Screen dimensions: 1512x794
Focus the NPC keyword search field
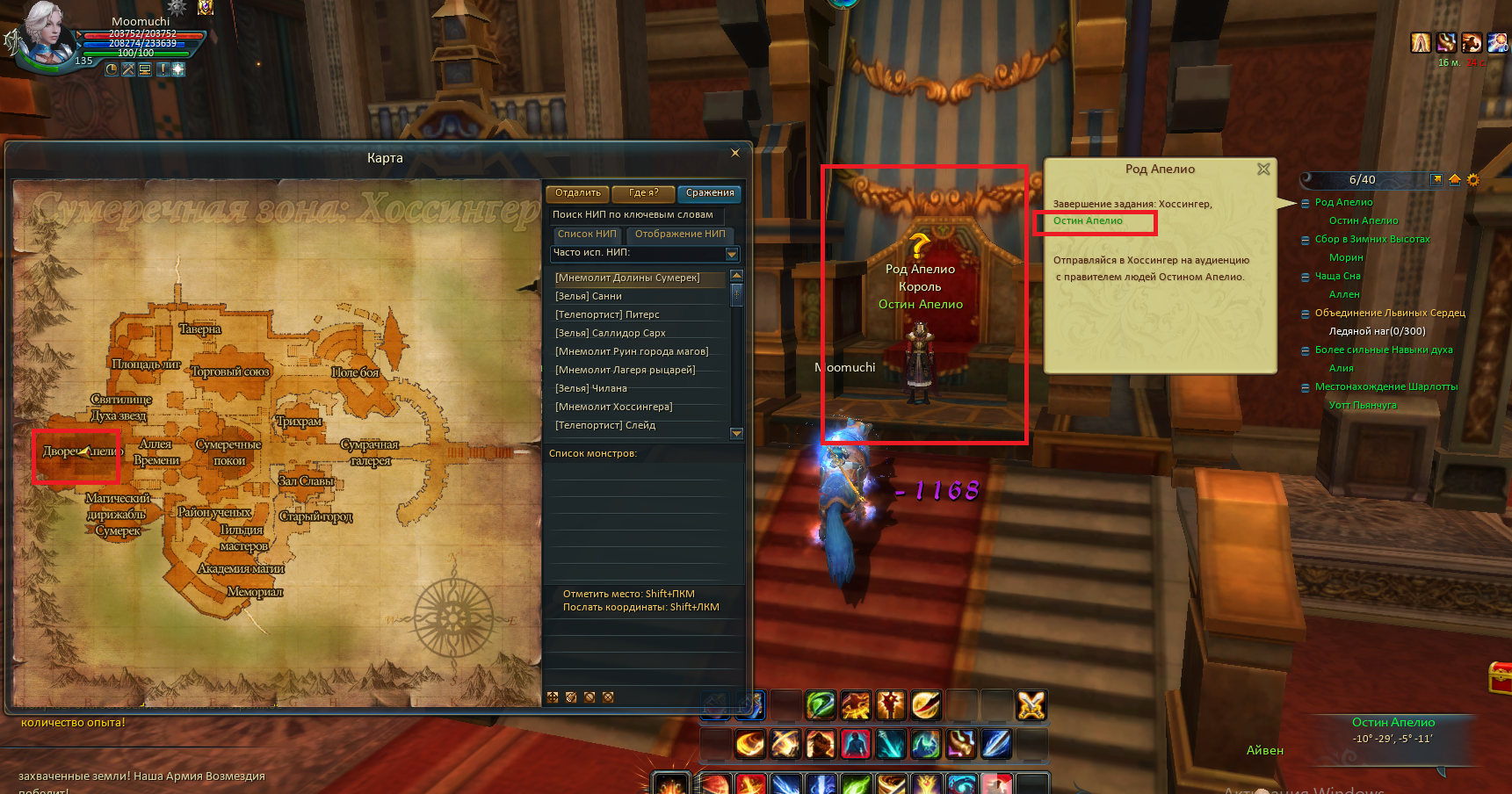pos(635,214)
